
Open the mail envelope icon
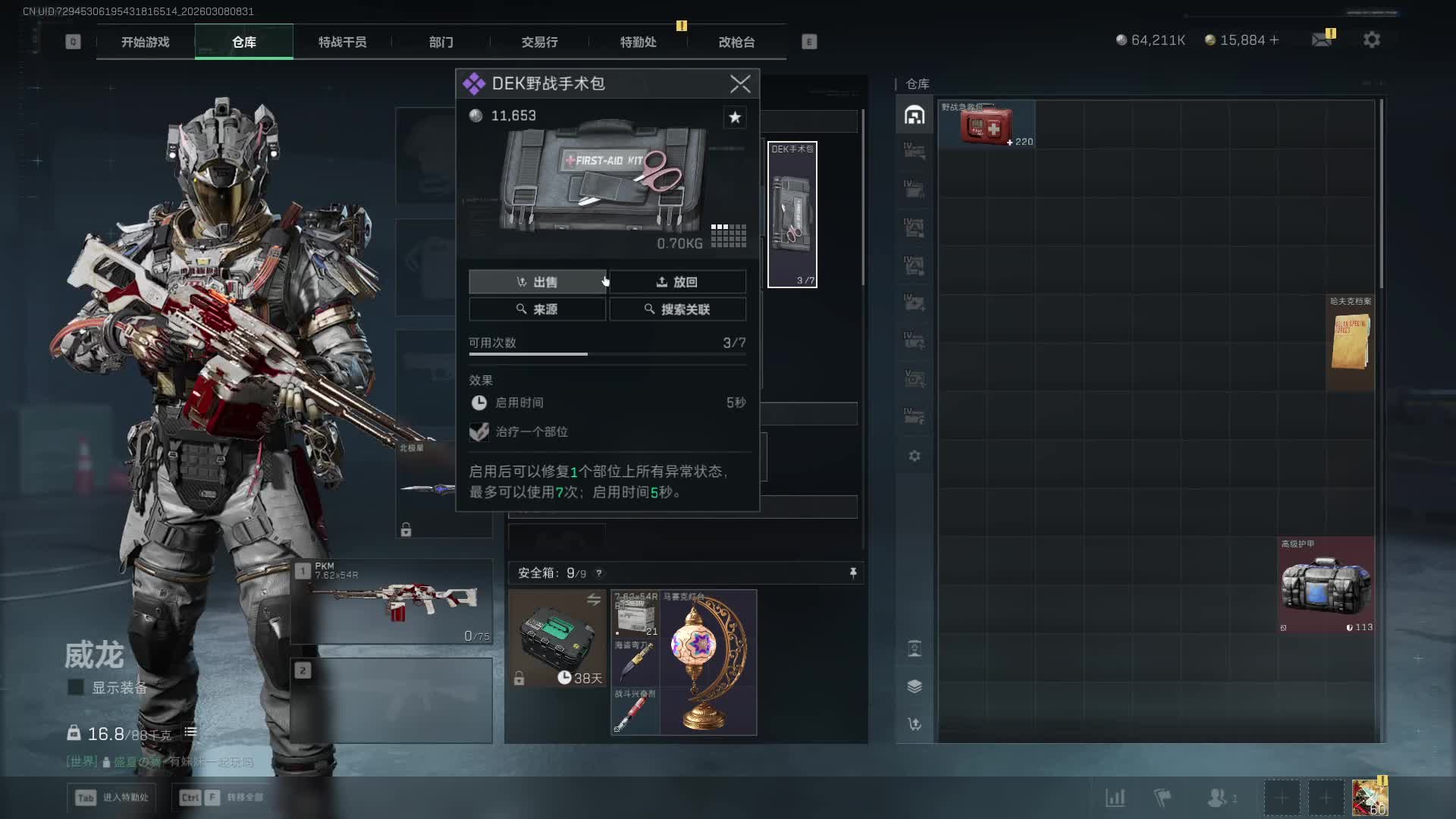[1322, 39]
